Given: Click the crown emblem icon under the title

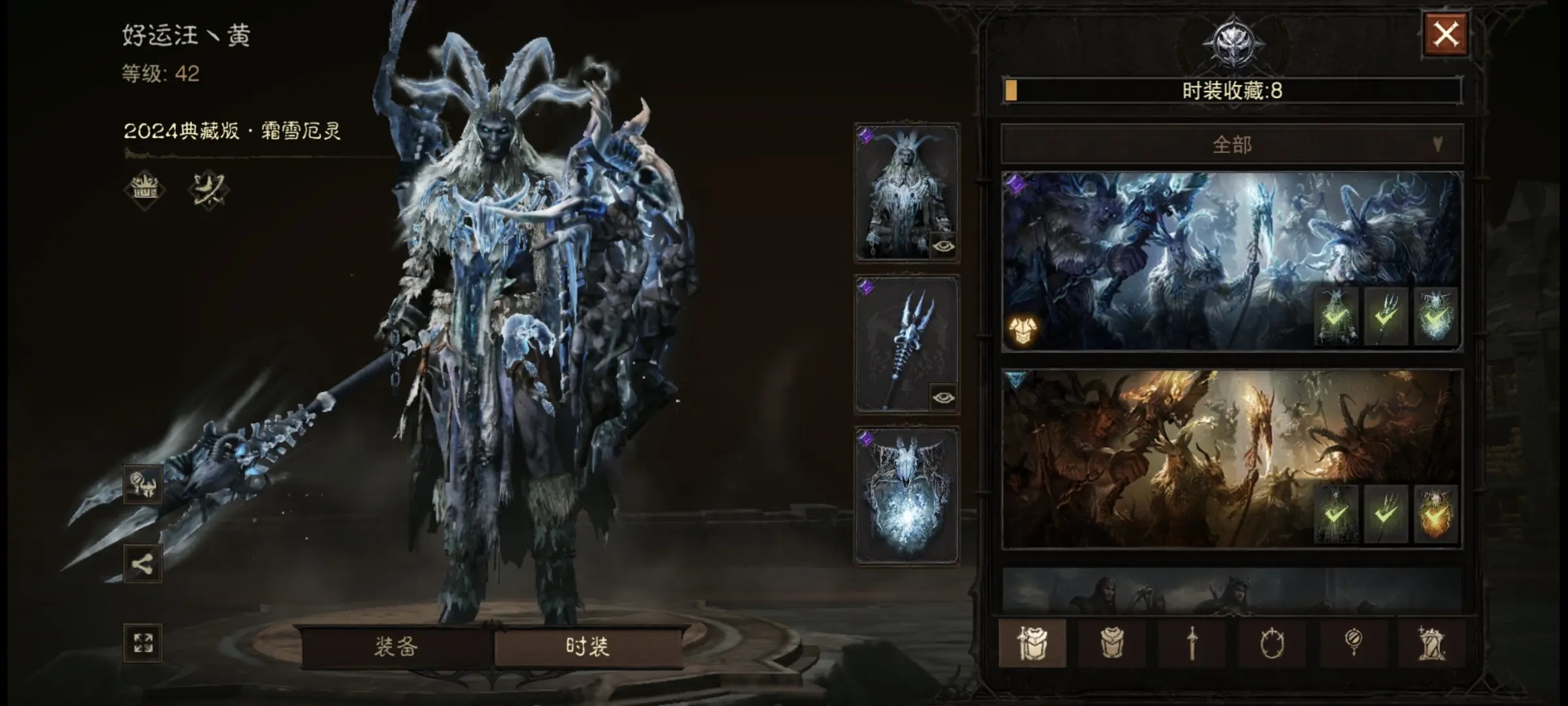Looking at the screenshot, I should [x=144, y=190].
